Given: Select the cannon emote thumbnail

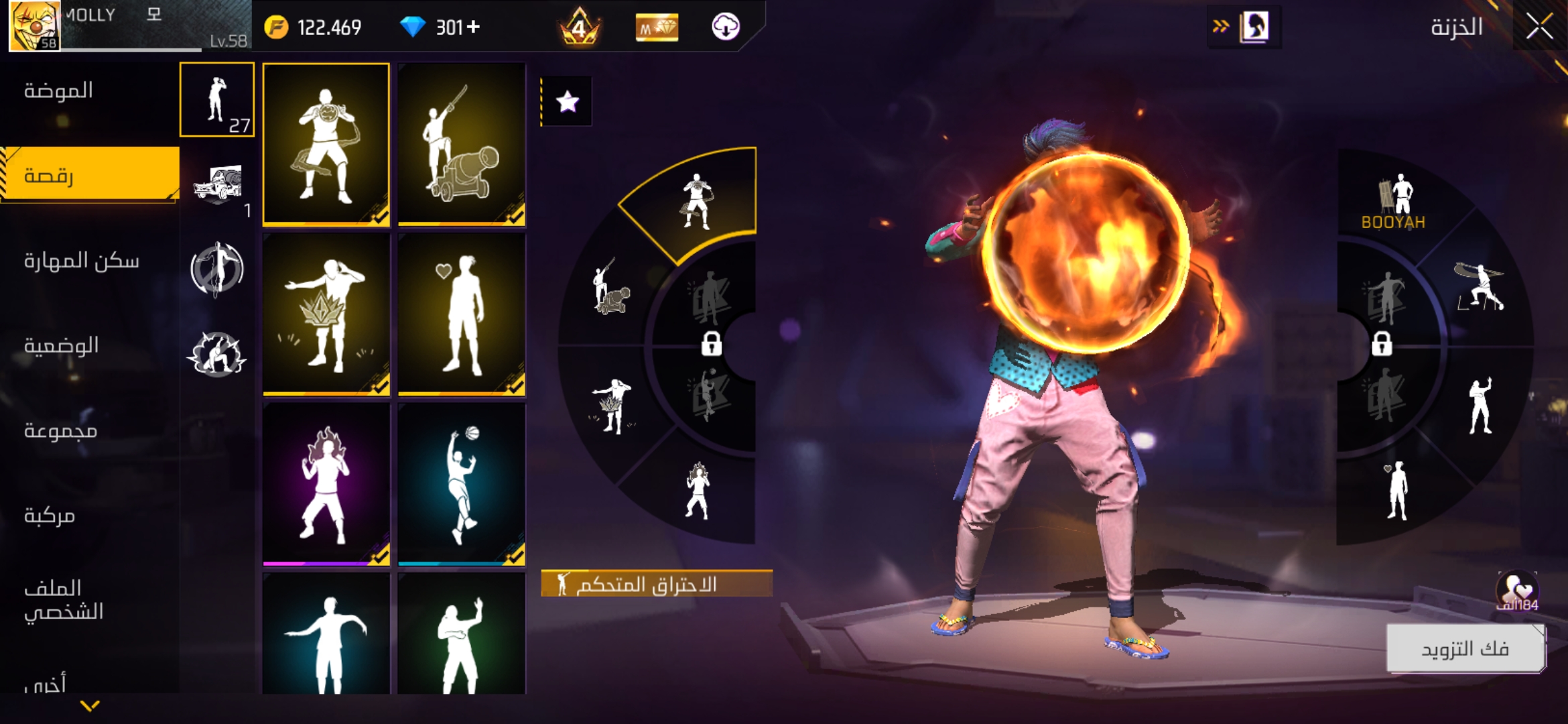Looking at the screenshot, I should click(462, 144).
